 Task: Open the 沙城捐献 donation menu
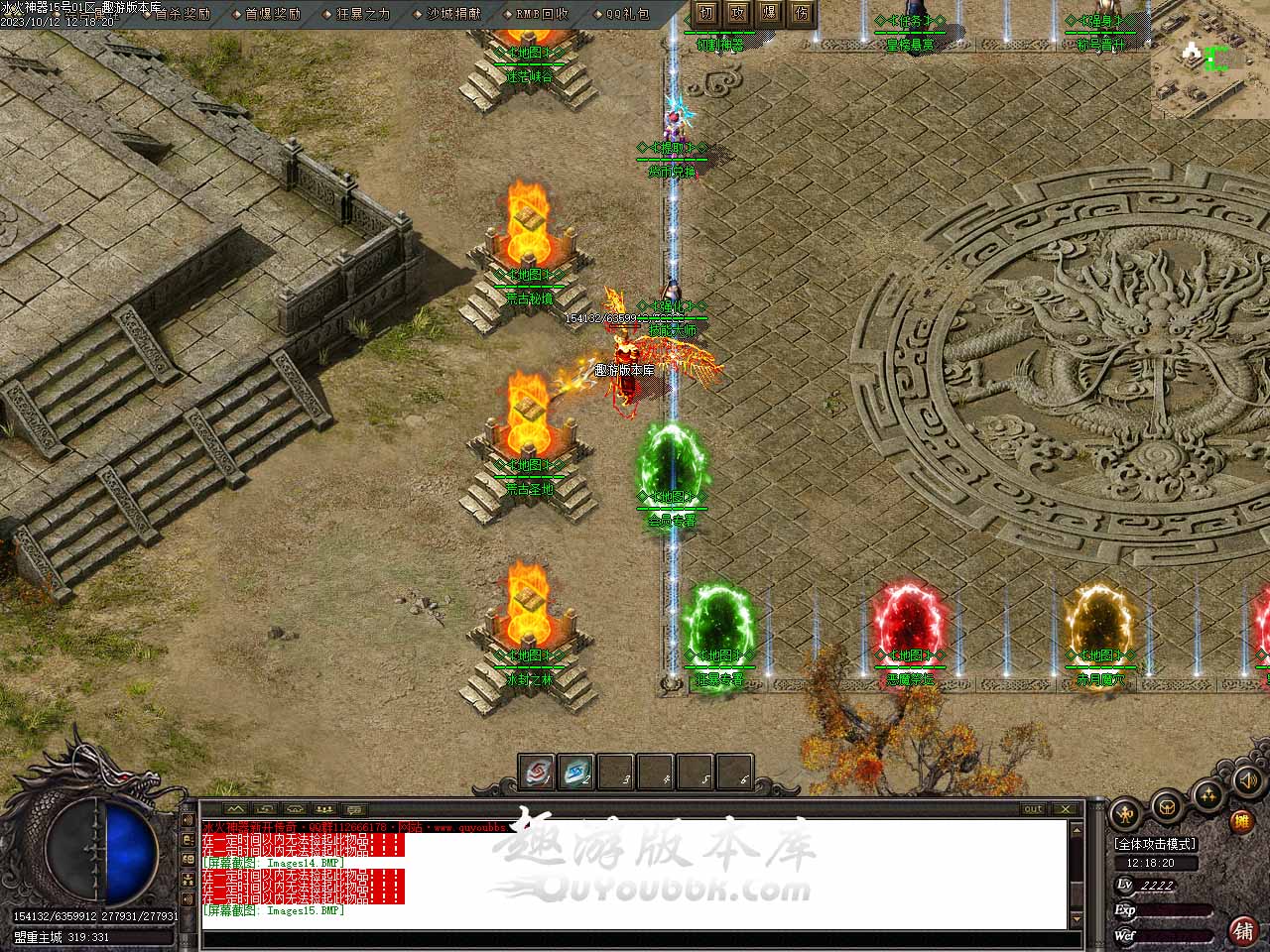[x=453, y=14]
